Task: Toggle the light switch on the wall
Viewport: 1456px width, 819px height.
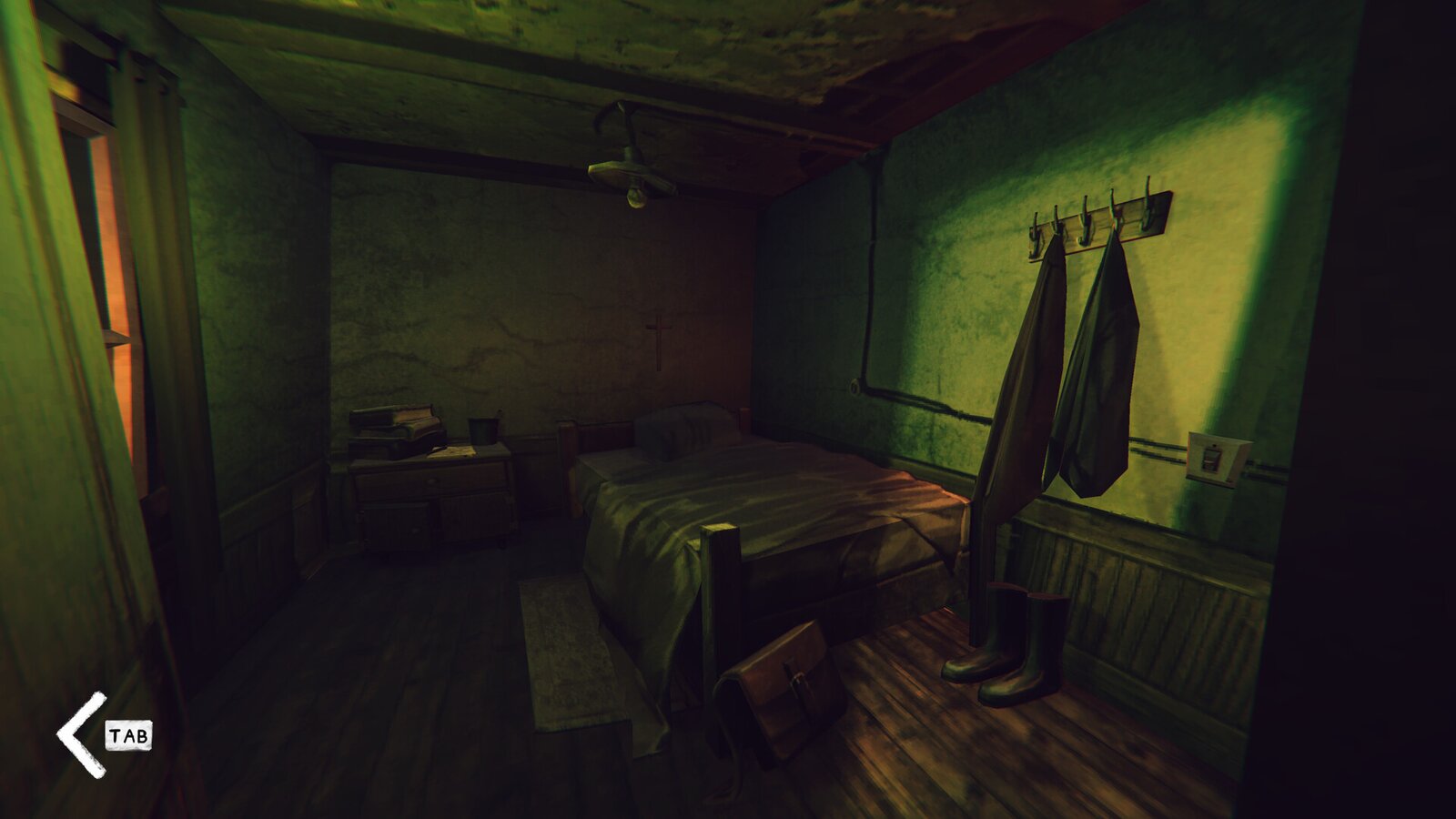Action: tap(1211, 460)
